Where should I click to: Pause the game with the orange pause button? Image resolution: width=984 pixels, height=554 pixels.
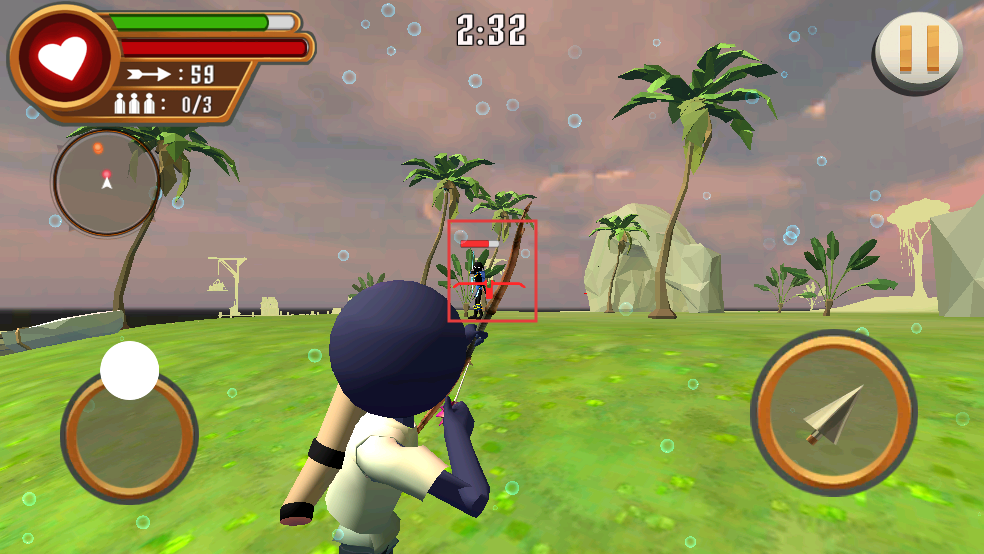[919, 50]
